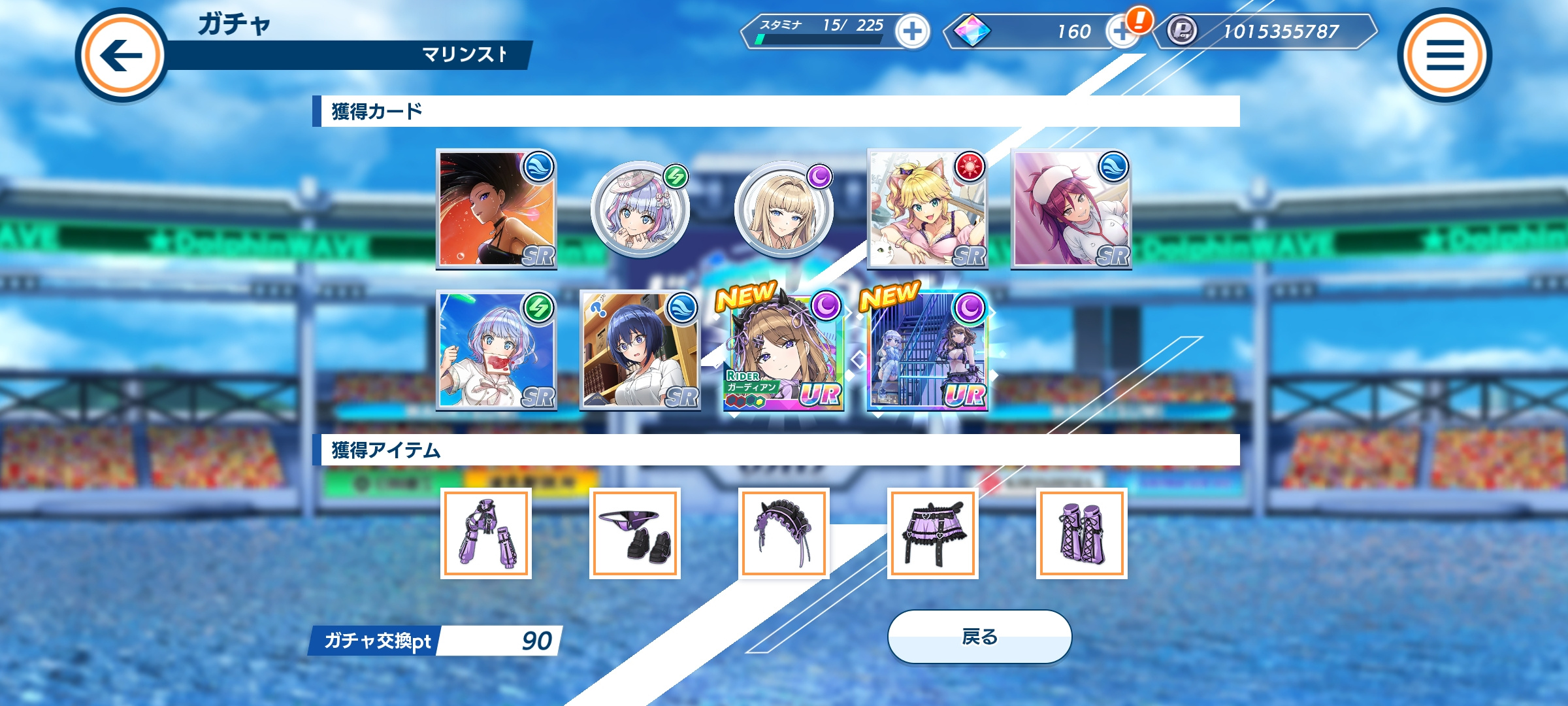This screenshot has height=706, width=1568.
Task: Tap the 戻る return button
Action: pos(979,636)
